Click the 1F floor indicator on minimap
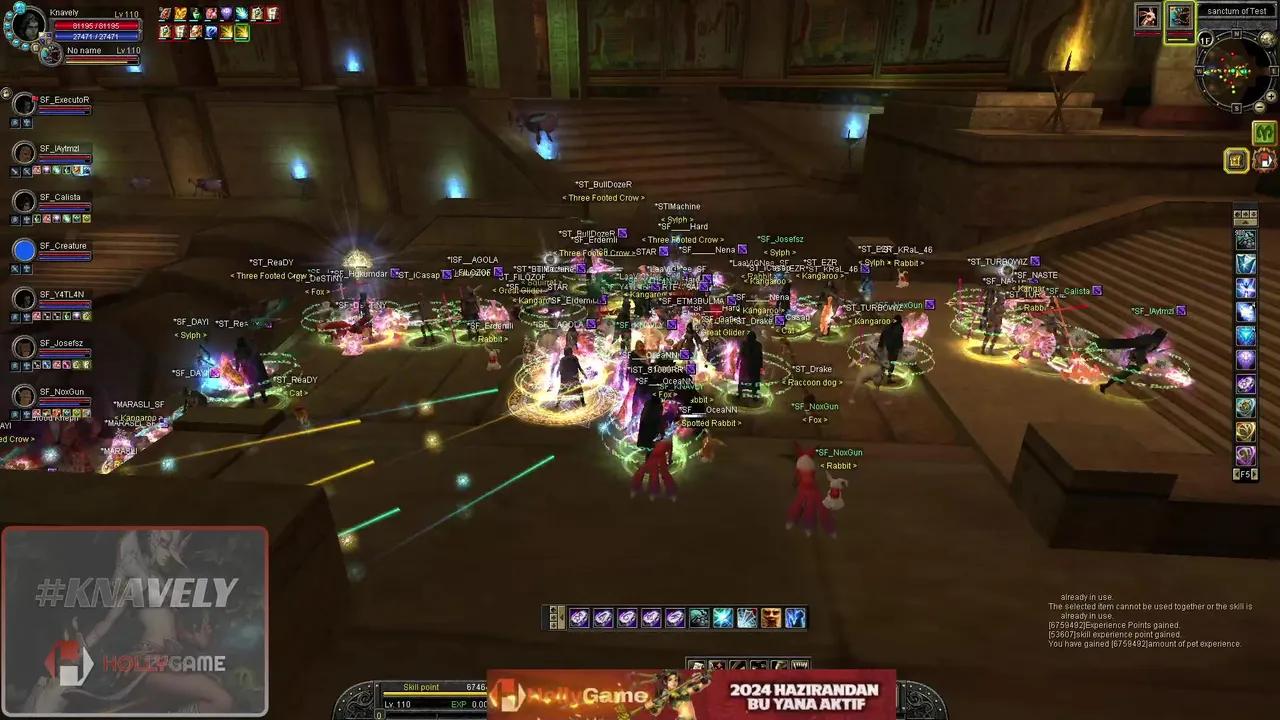Viewport: 1280px width, 720px height. pyautogui.click(x=1206, y=39)
